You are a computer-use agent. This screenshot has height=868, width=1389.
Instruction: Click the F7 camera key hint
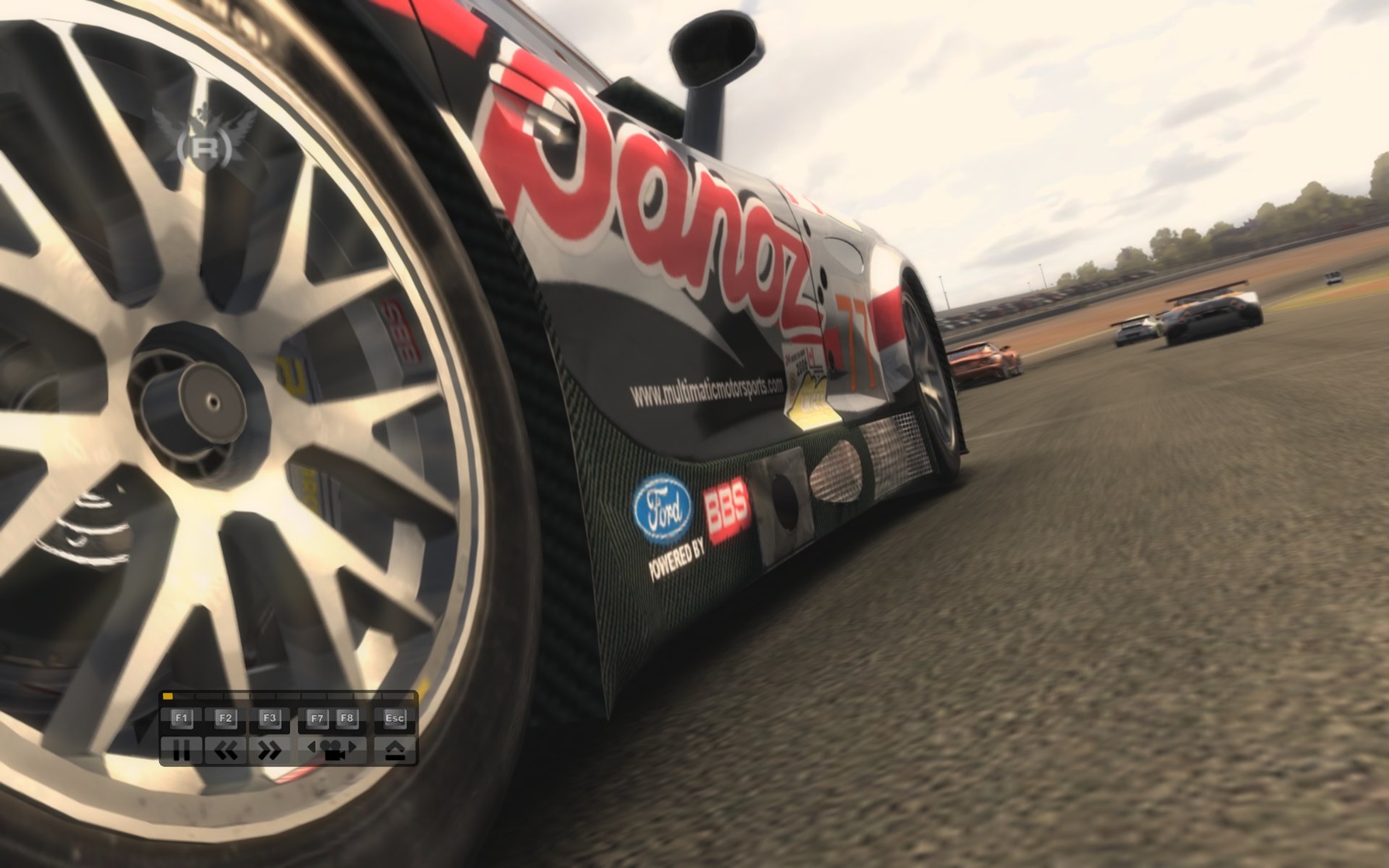pyautogui.click(x=318, y=718)
